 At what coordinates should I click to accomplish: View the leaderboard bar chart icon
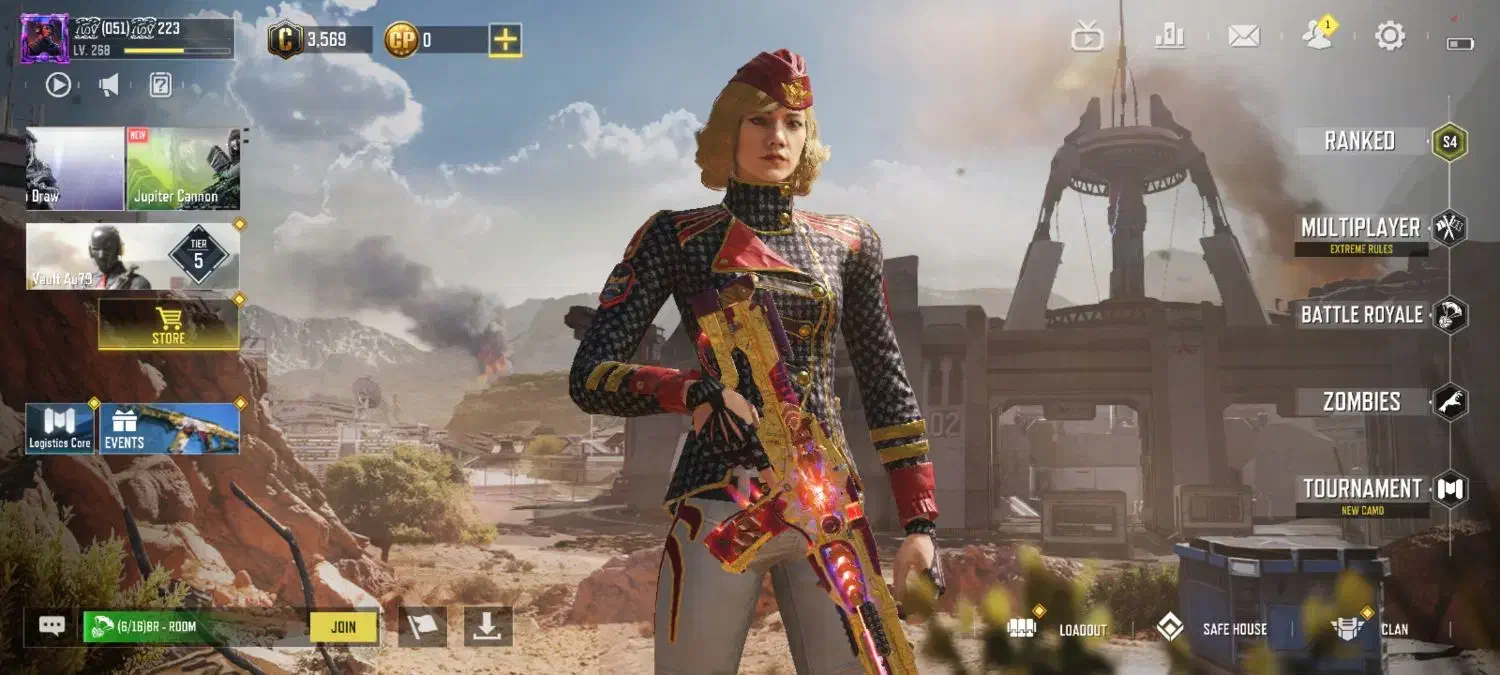[1169, 37]
